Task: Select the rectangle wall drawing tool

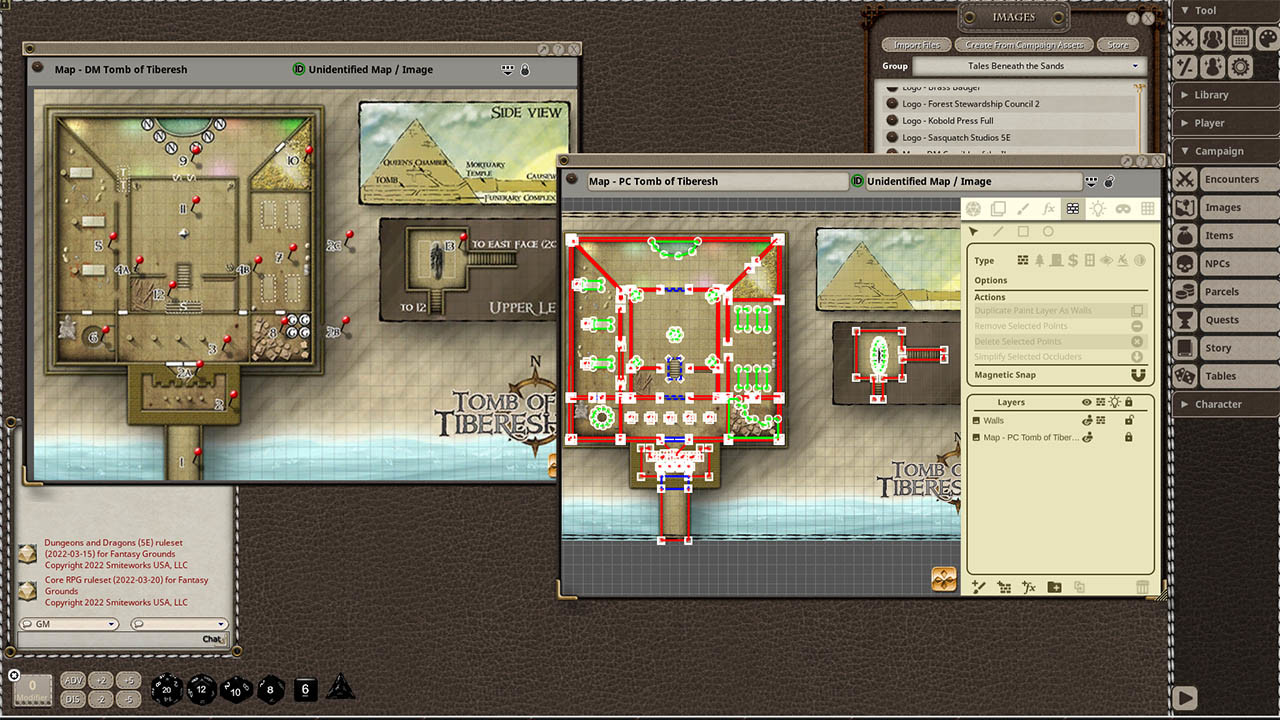Action: [1025, 231]
